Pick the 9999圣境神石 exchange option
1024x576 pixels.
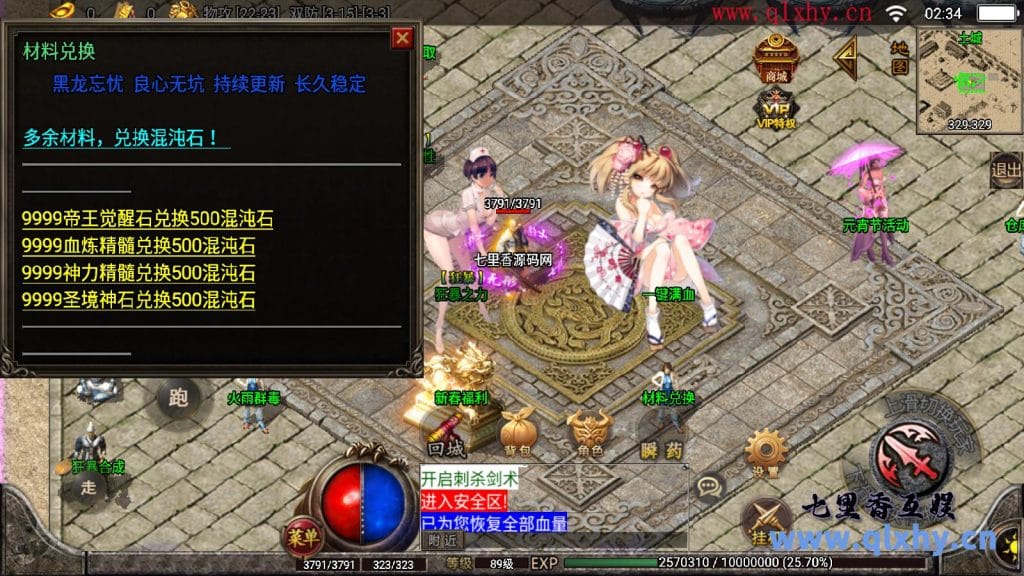tap(139, 299)
